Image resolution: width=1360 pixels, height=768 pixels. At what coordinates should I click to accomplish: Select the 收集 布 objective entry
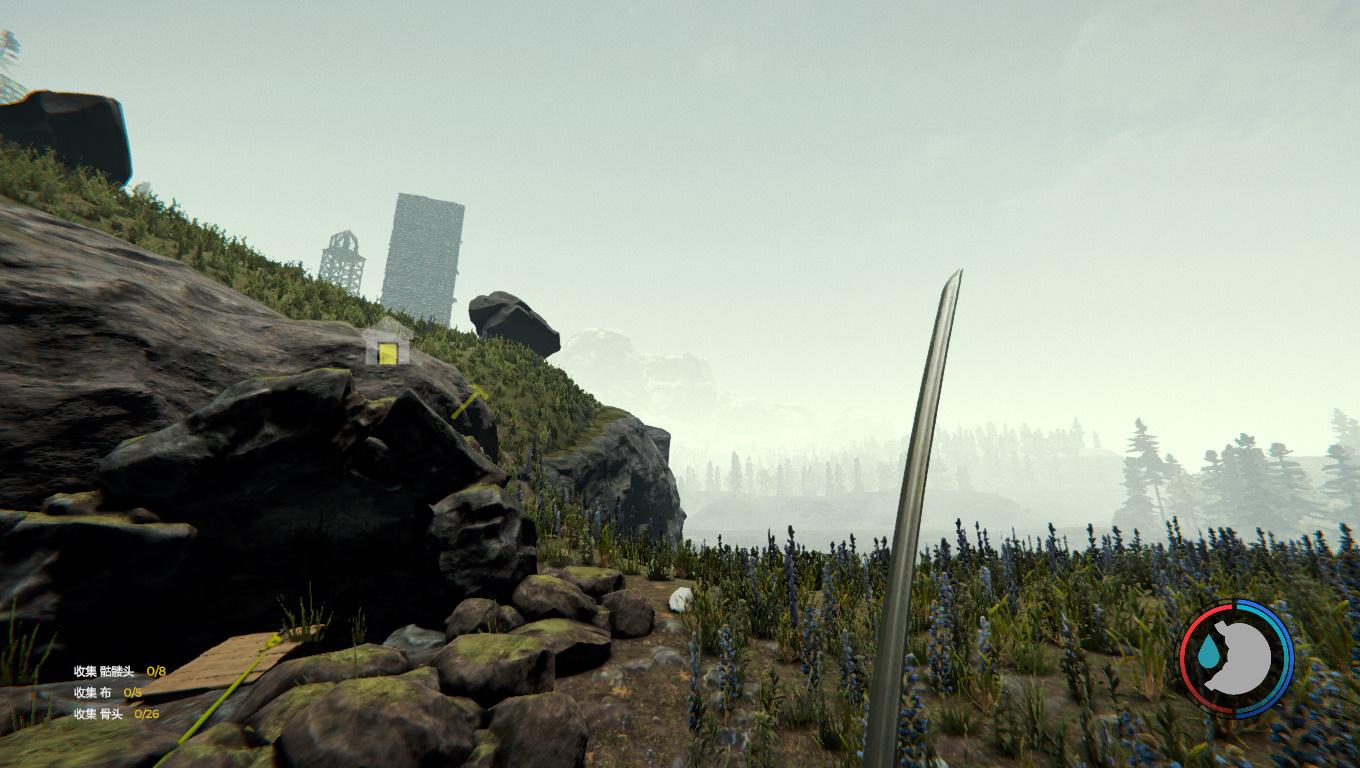[x=107, y=692]
